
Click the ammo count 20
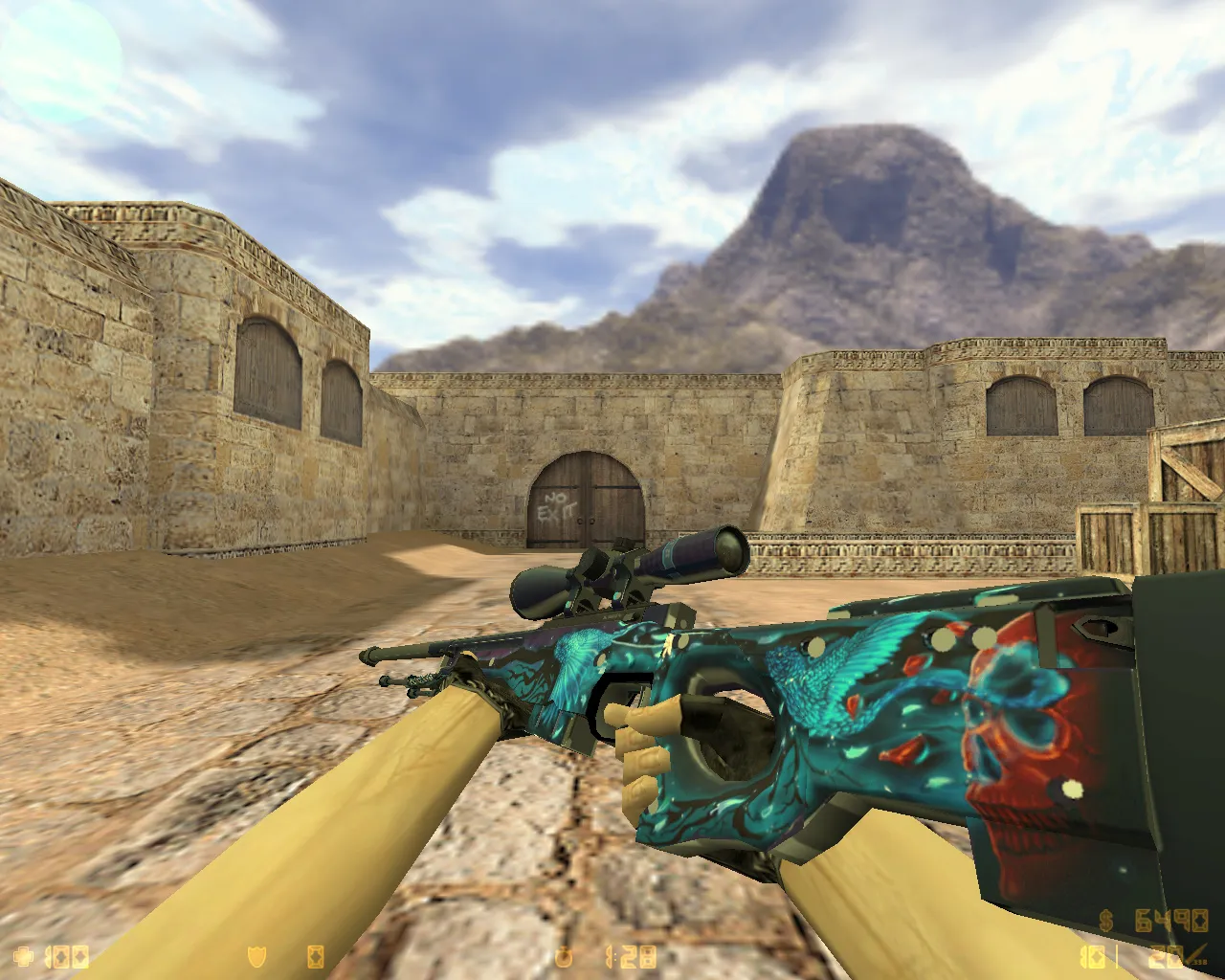1166,957
